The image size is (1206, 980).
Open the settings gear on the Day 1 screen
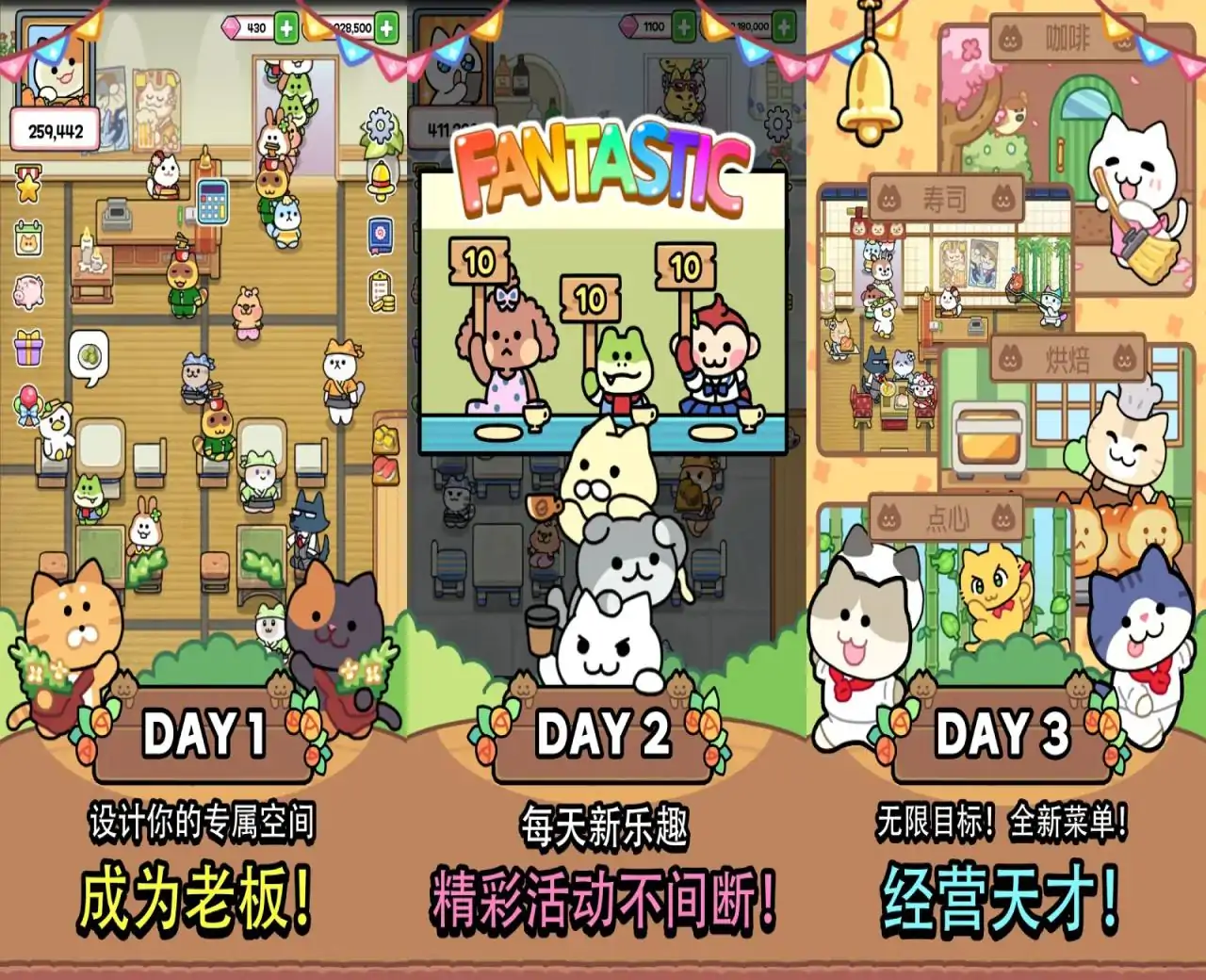379,124
